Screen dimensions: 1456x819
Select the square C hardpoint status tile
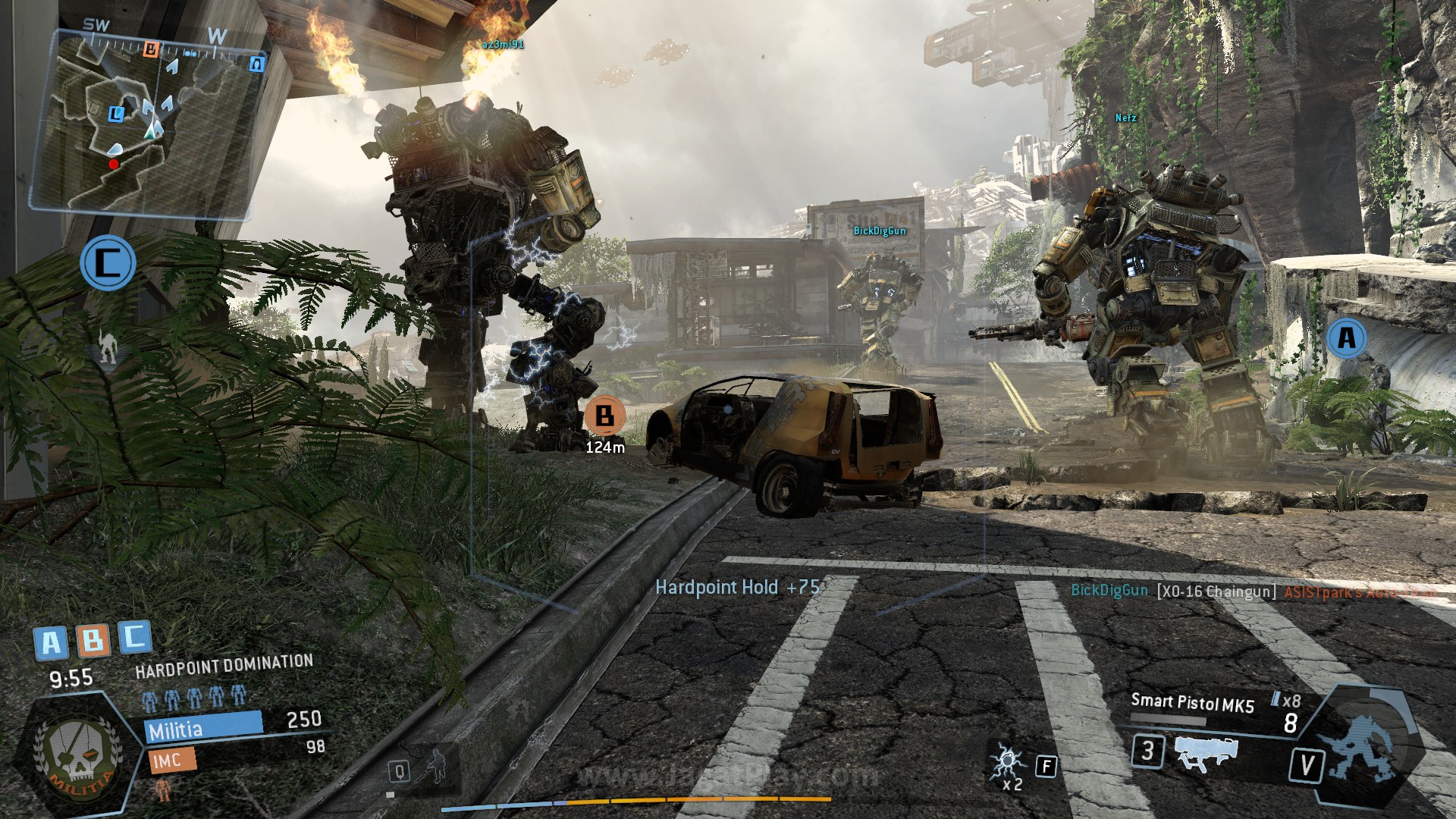(134, 637)
